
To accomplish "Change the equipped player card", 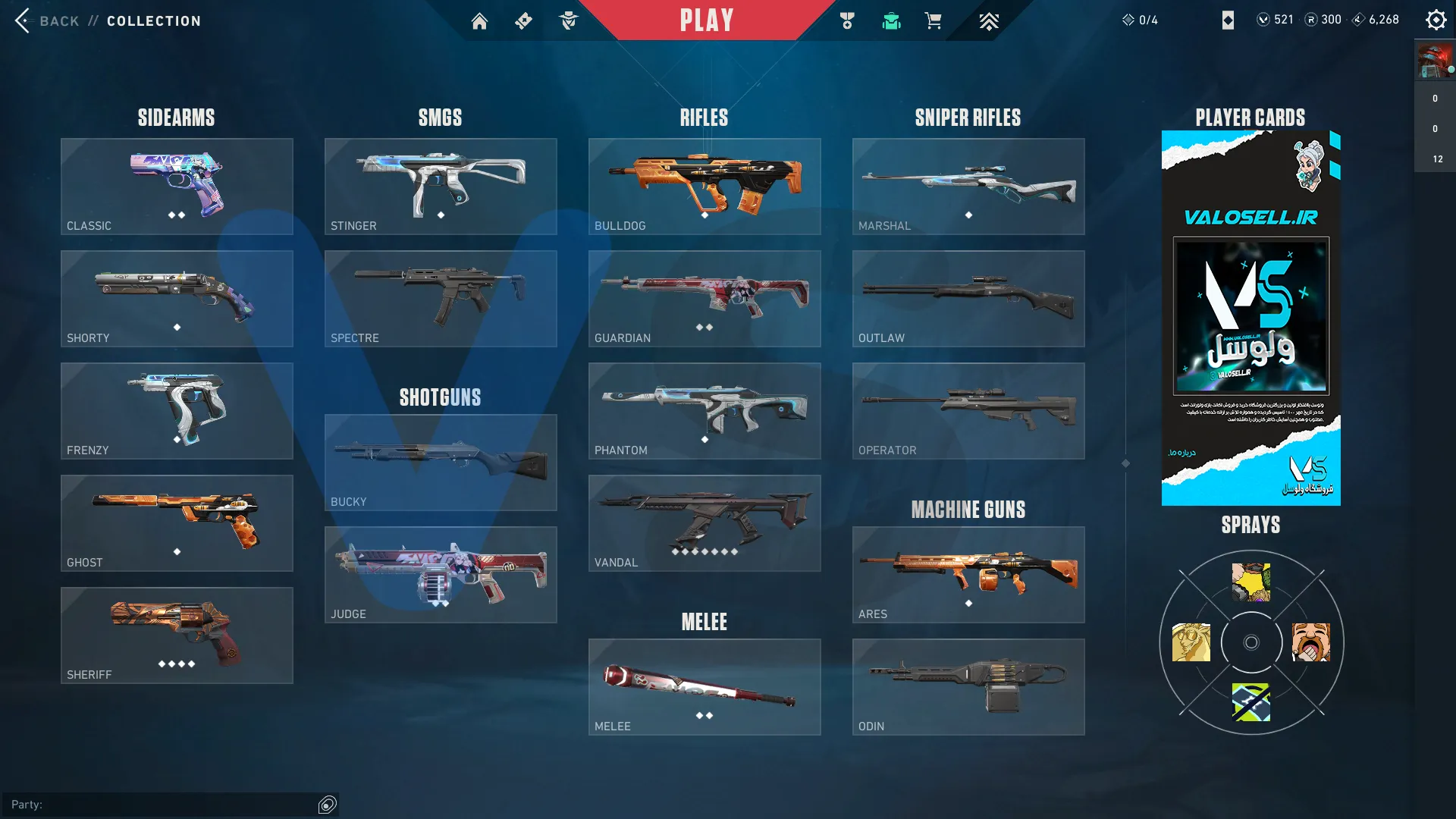I will (x=1250, y=318).
